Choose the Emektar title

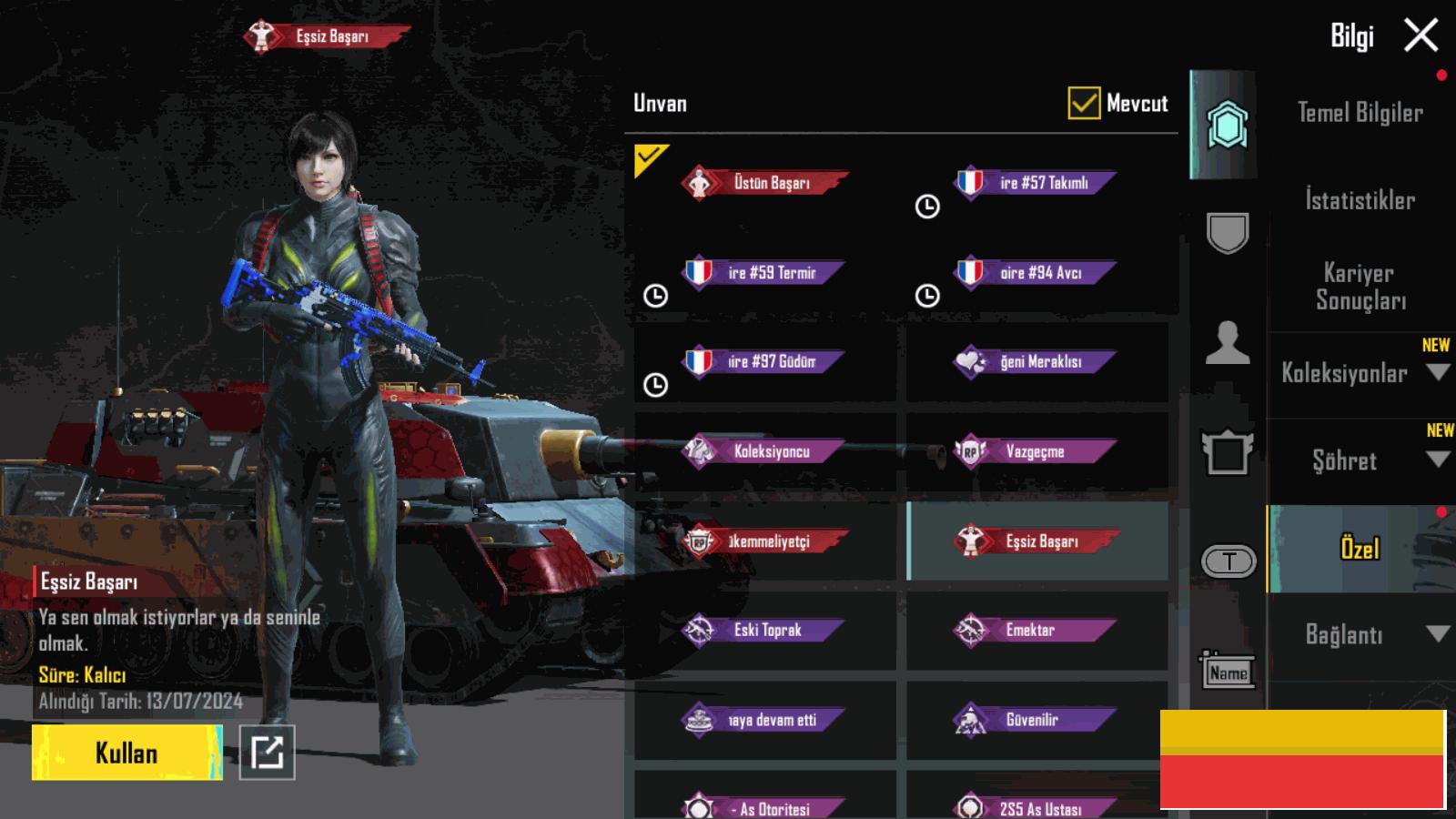(1036, 630)
